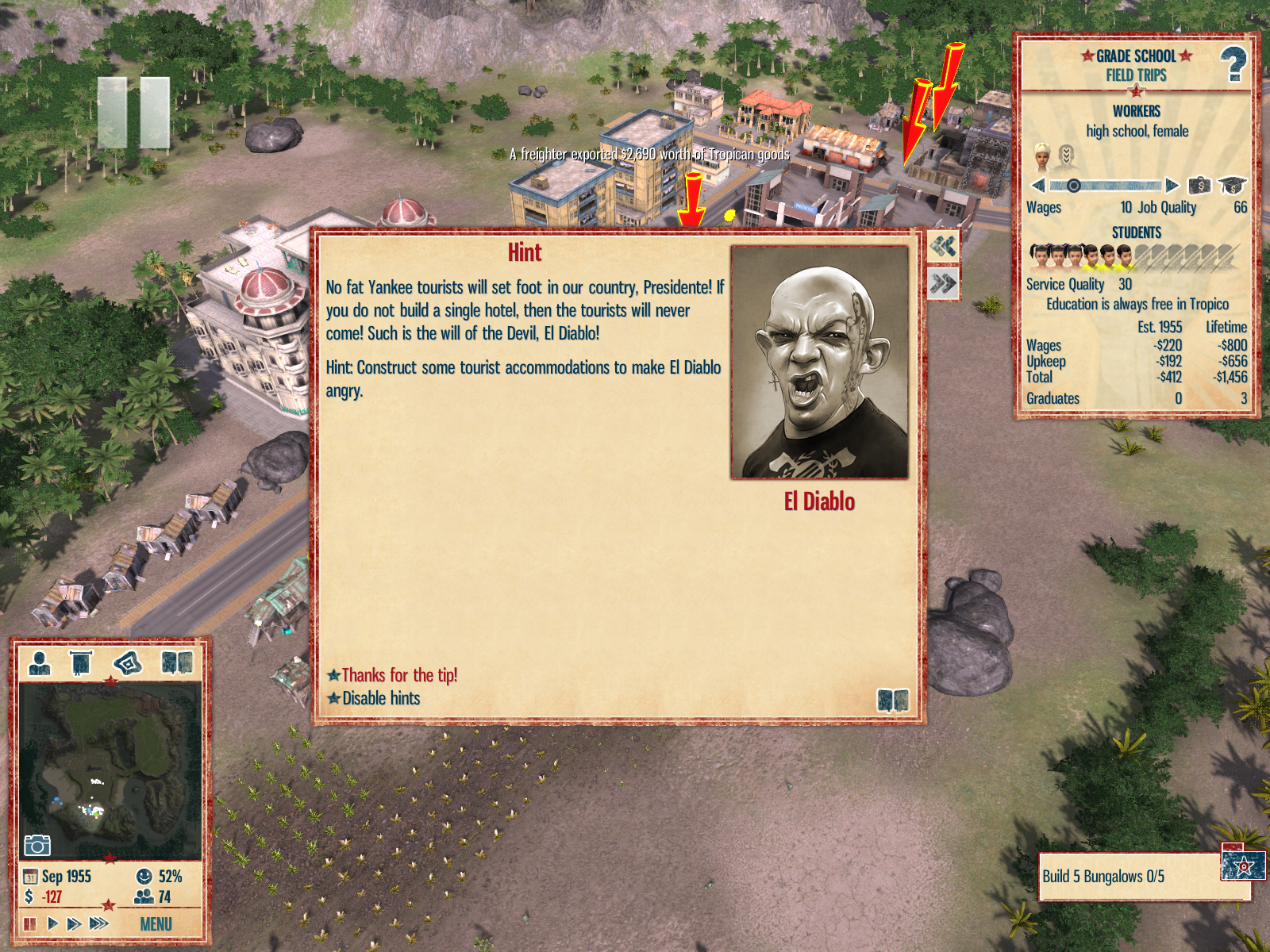Set game speed to fastest triple arrow
This screenshot has width=1270, height=952.
98,923
